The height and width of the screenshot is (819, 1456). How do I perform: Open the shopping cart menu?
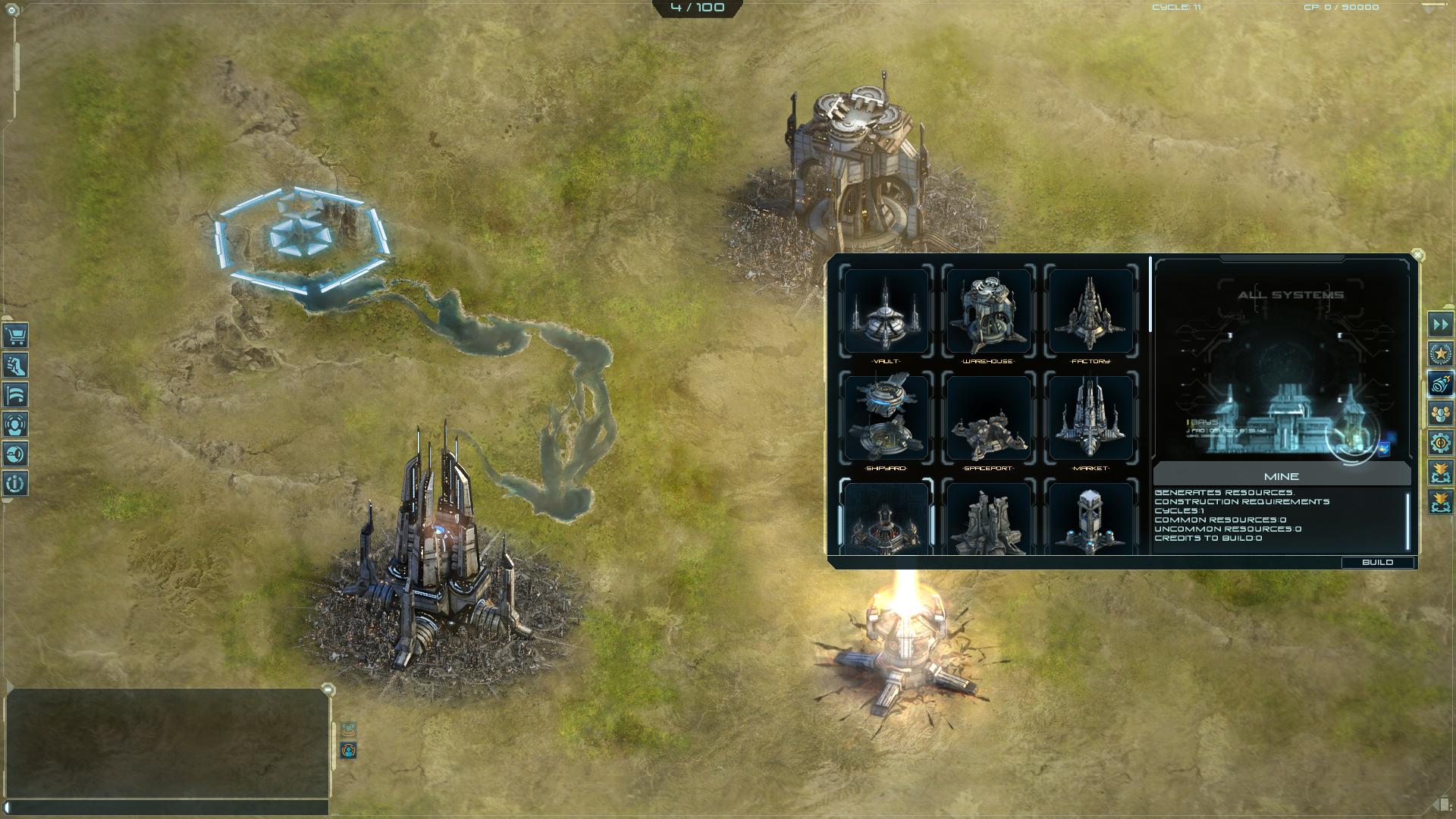tap(15, 335)
